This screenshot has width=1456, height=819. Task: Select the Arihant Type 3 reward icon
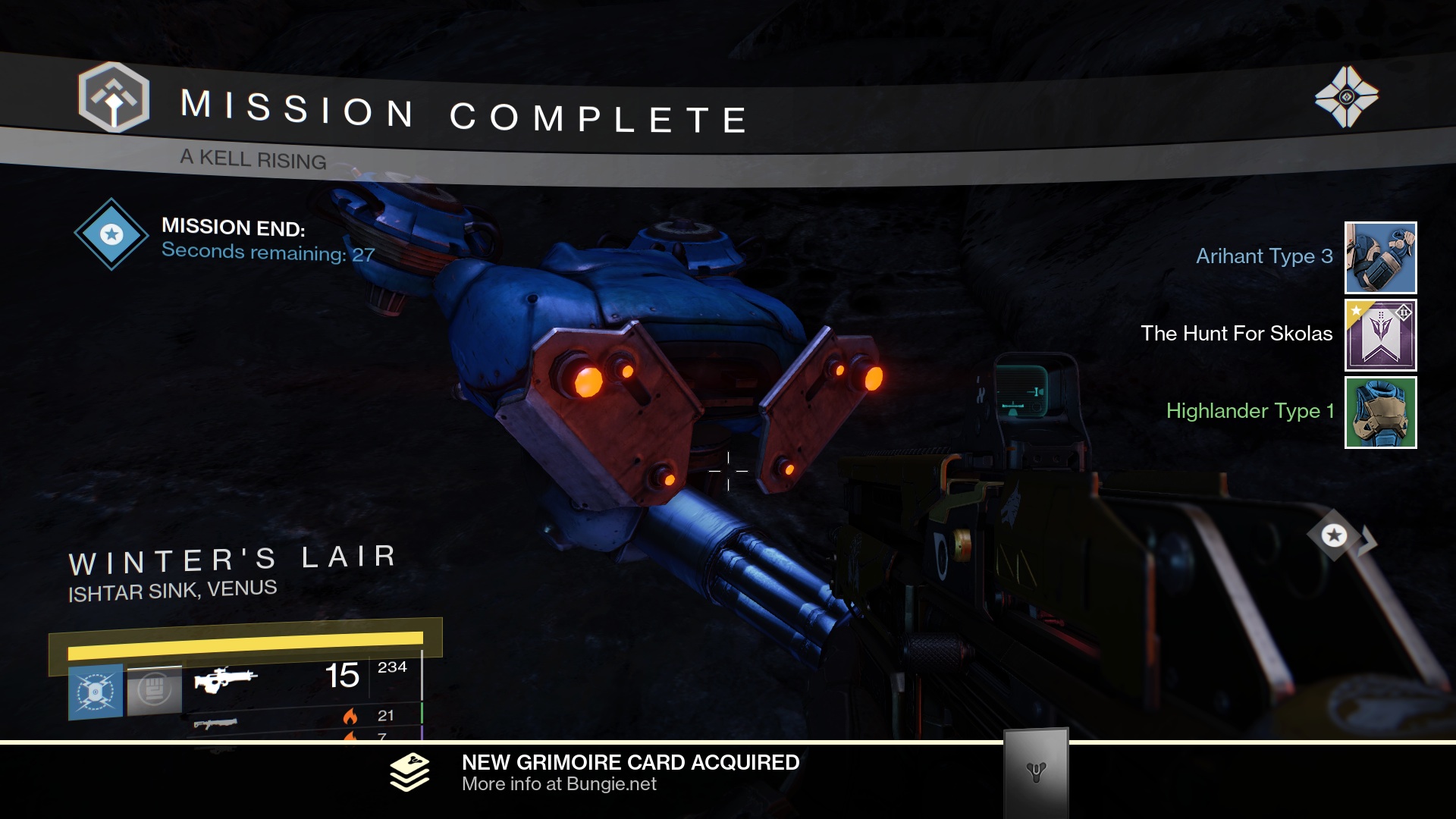click(x=1380, y=258)
